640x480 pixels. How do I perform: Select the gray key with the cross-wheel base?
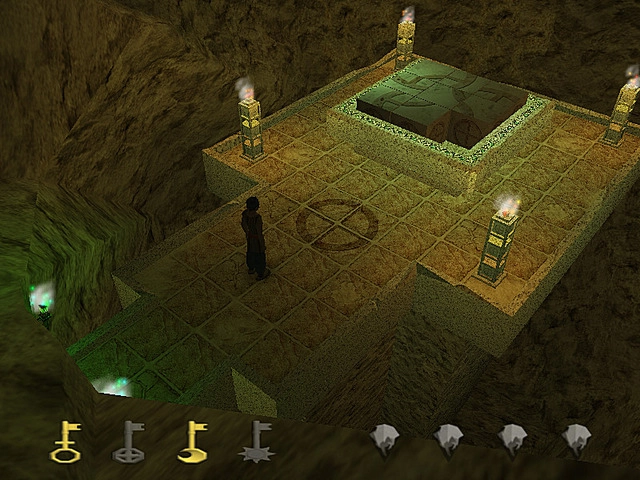[x=128, y=441]
